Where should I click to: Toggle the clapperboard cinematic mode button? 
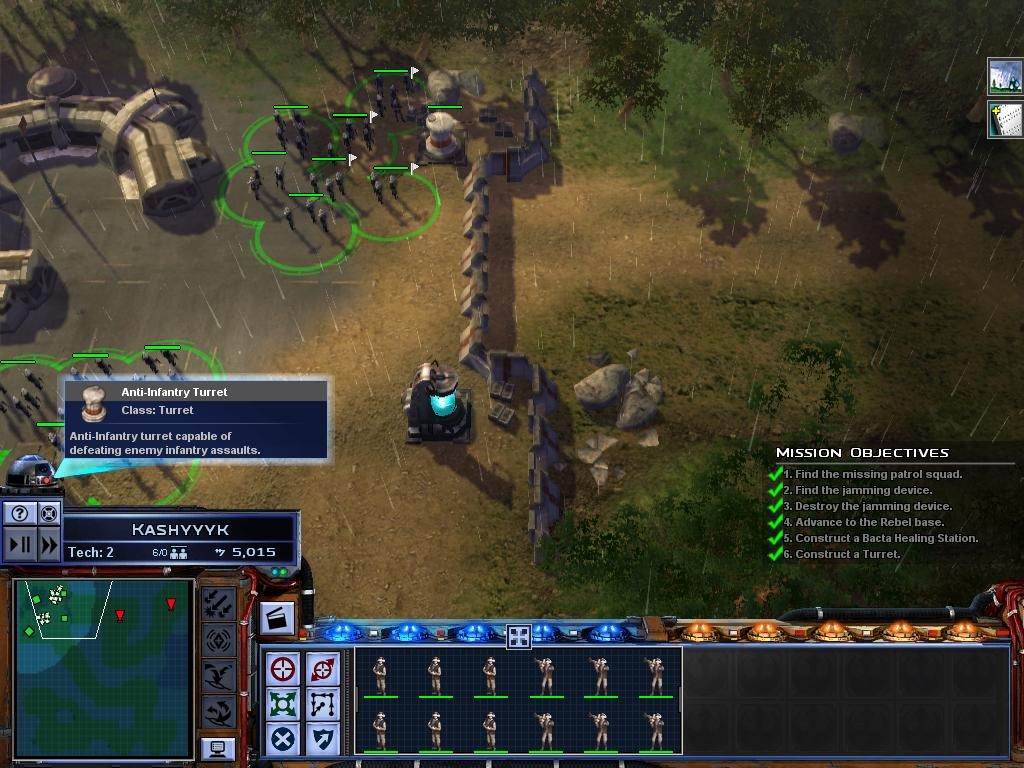277,618
